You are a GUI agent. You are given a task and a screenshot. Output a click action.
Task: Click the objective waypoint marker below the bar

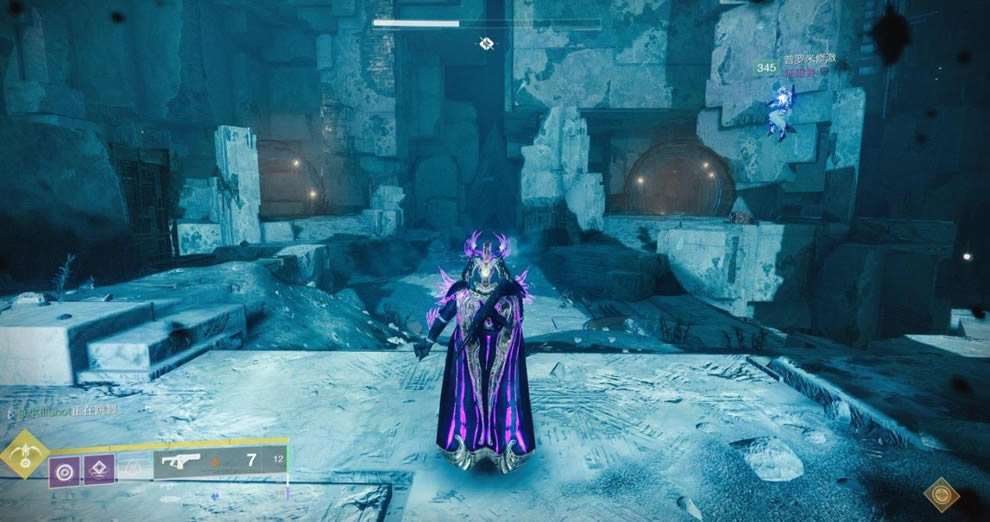[486, 43]
